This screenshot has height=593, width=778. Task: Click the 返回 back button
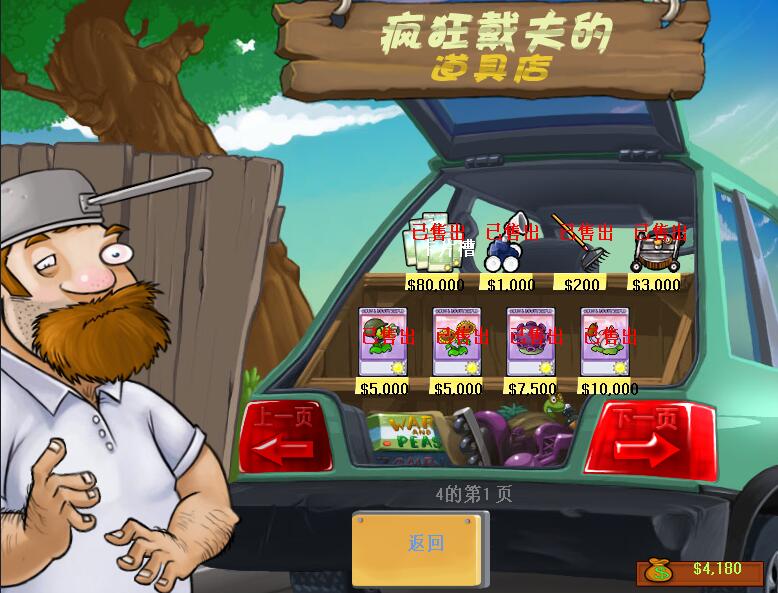click(x=425, y=545)
